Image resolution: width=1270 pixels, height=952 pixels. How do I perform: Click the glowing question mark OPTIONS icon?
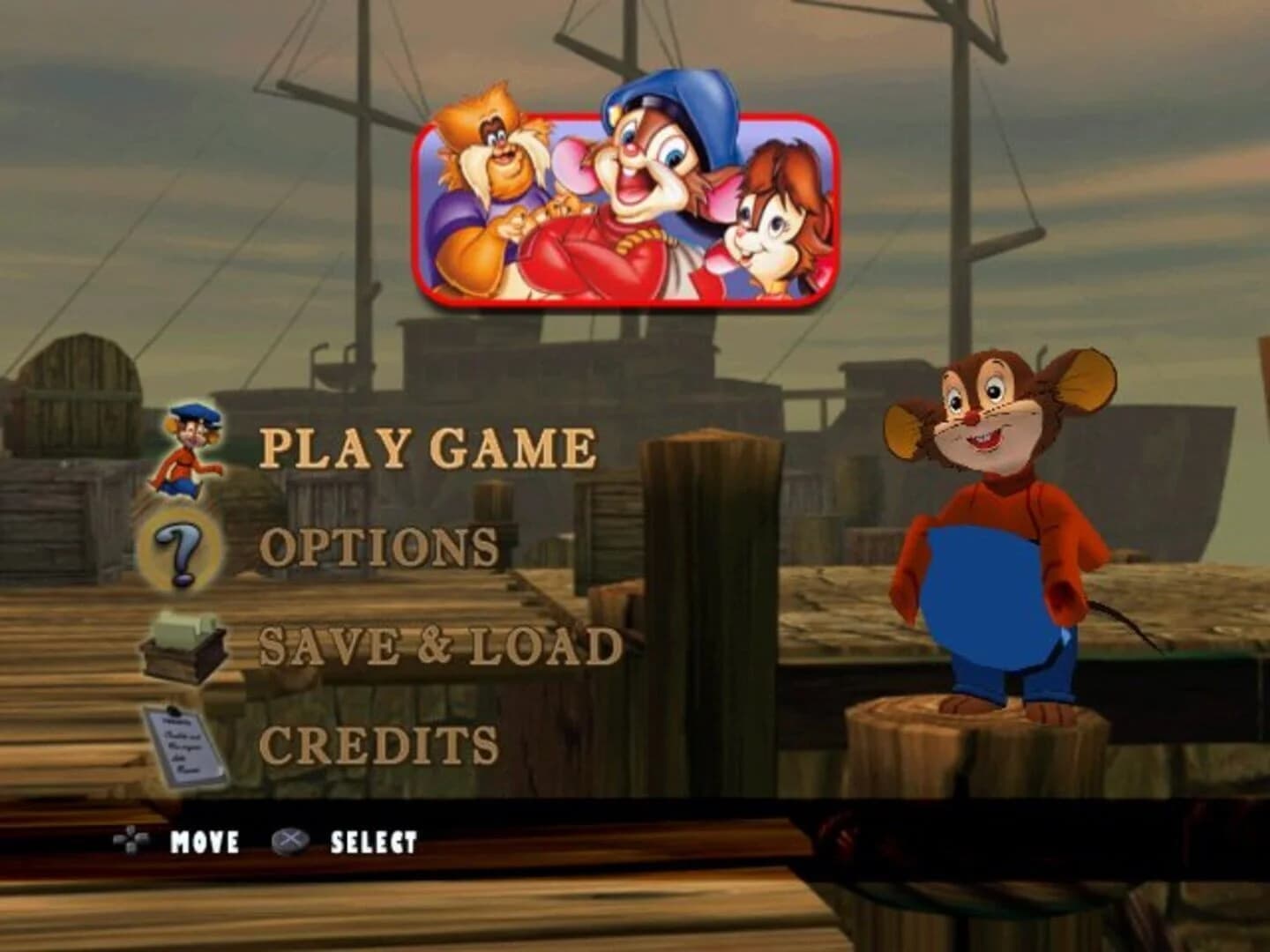tap(181, 552)
